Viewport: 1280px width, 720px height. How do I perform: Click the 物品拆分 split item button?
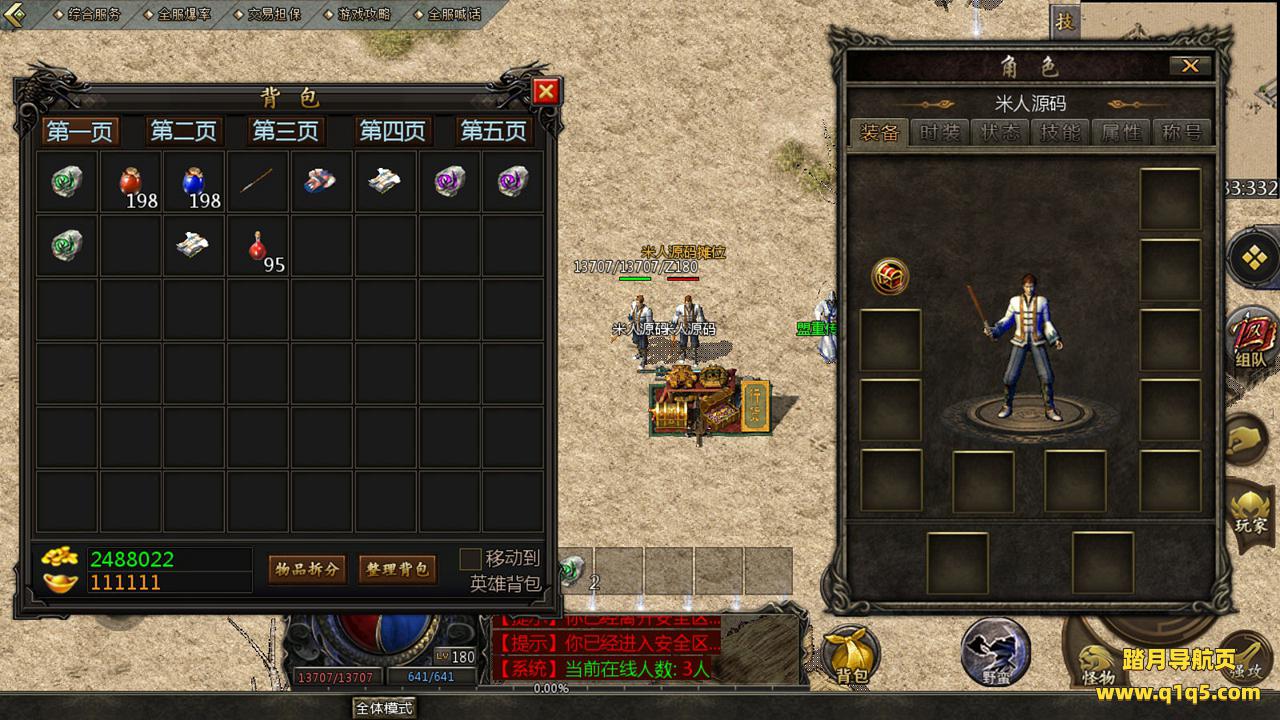(x=307, y=569)
